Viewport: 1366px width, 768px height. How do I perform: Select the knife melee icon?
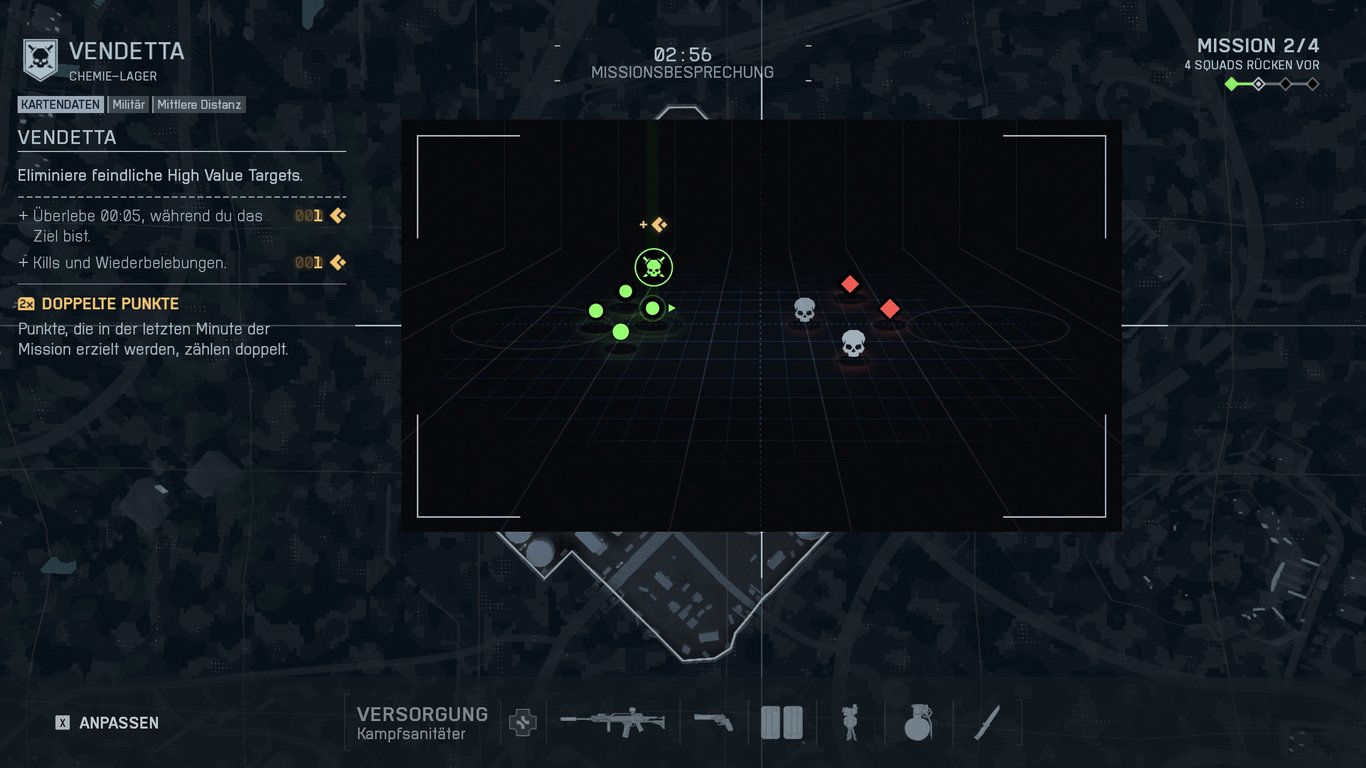pos(985,721)
